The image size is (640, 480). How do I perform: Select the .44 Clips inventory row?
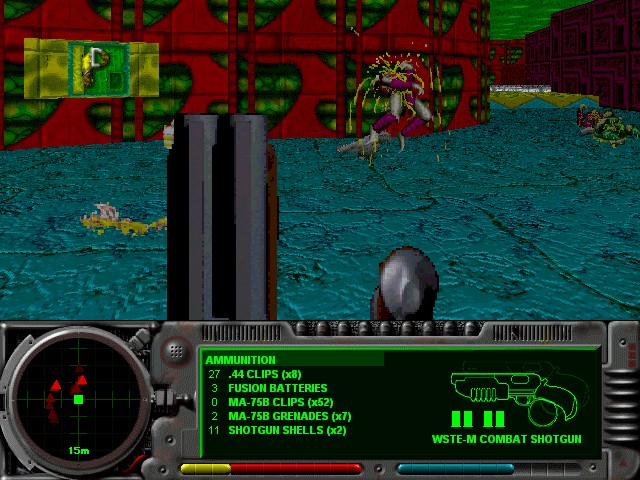265,374
